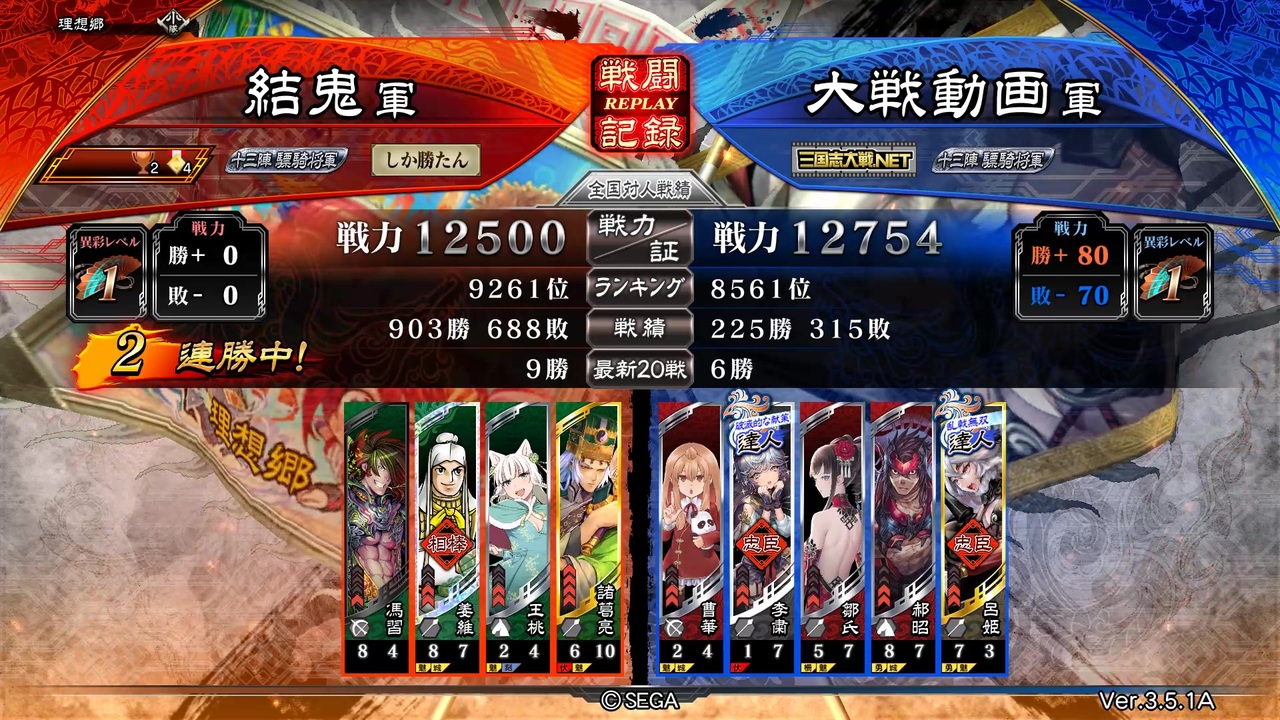Click the 勇姫 trait icon under 郝昭's card

(x=880, y=666)
